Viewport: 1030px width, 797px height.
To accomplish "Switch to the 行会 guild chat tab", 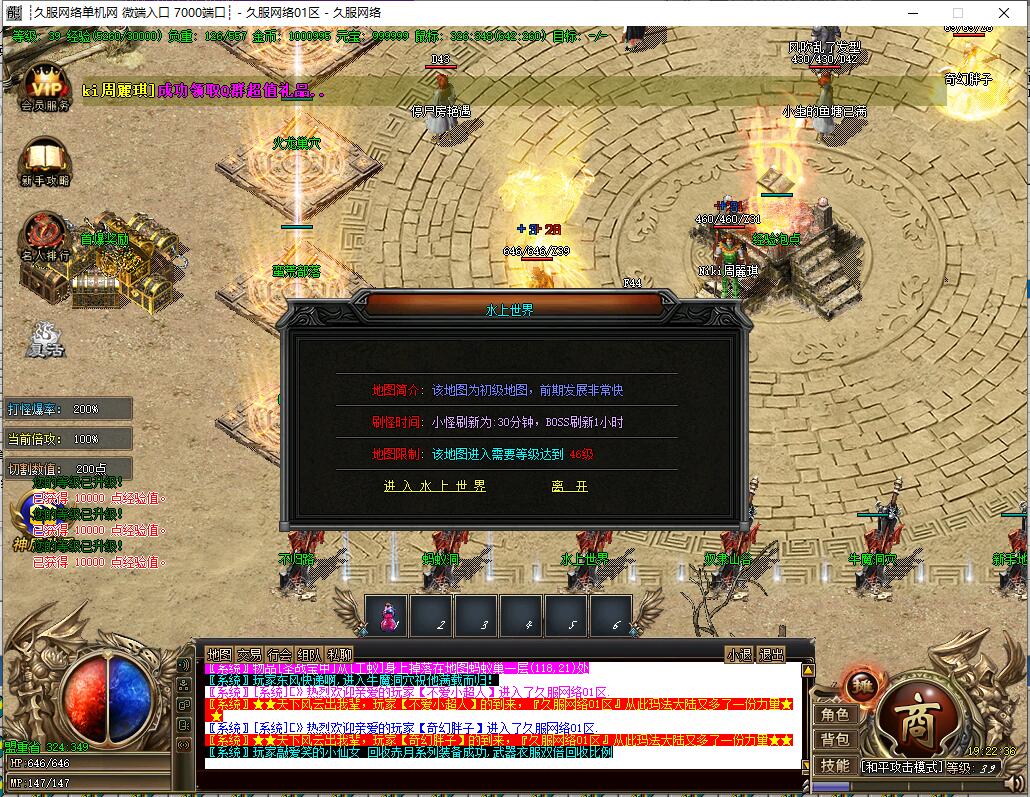I will tap(279, 655).
